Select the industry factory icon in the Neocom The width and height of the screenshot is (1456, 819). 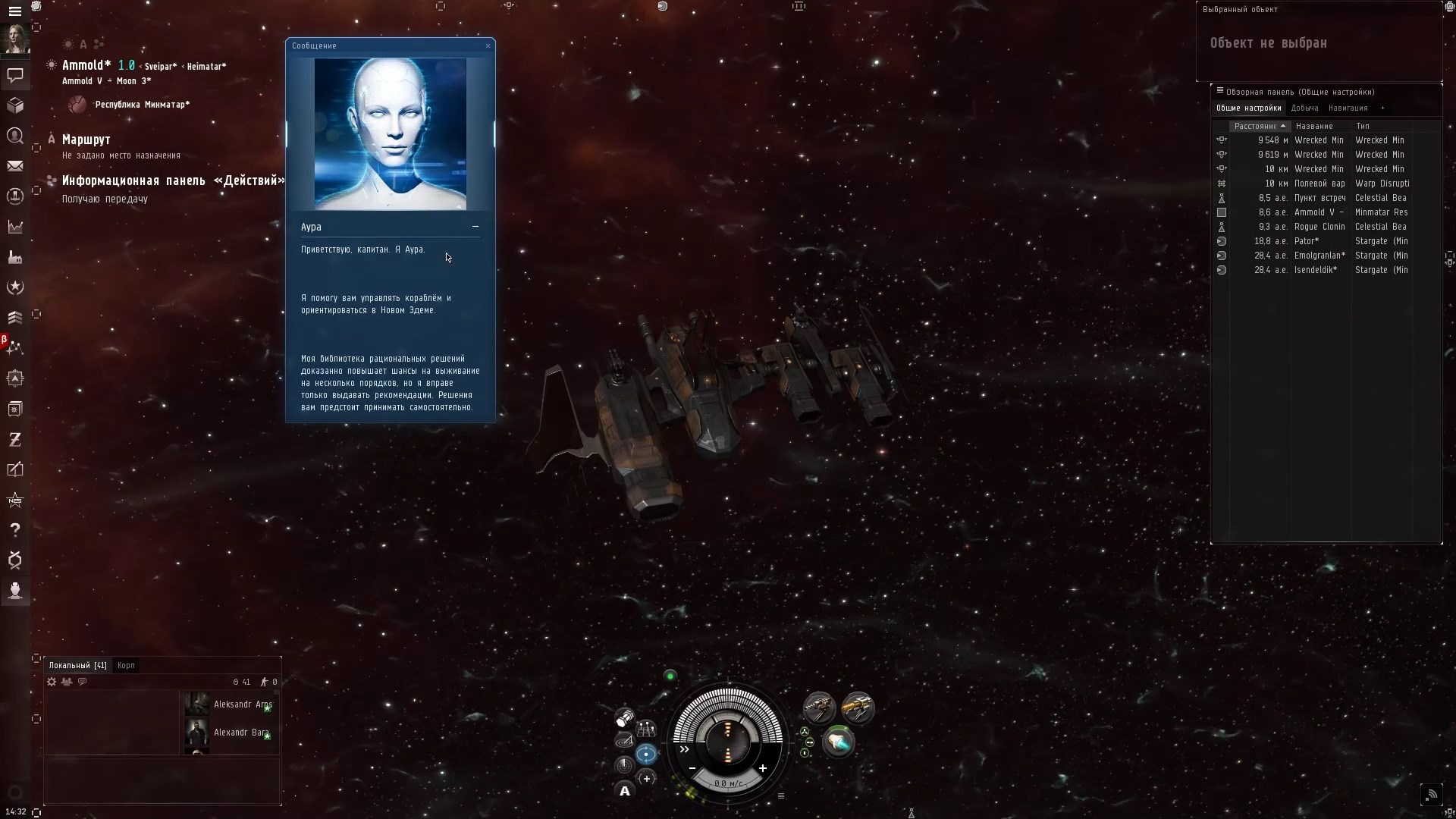tap(15, 258)
